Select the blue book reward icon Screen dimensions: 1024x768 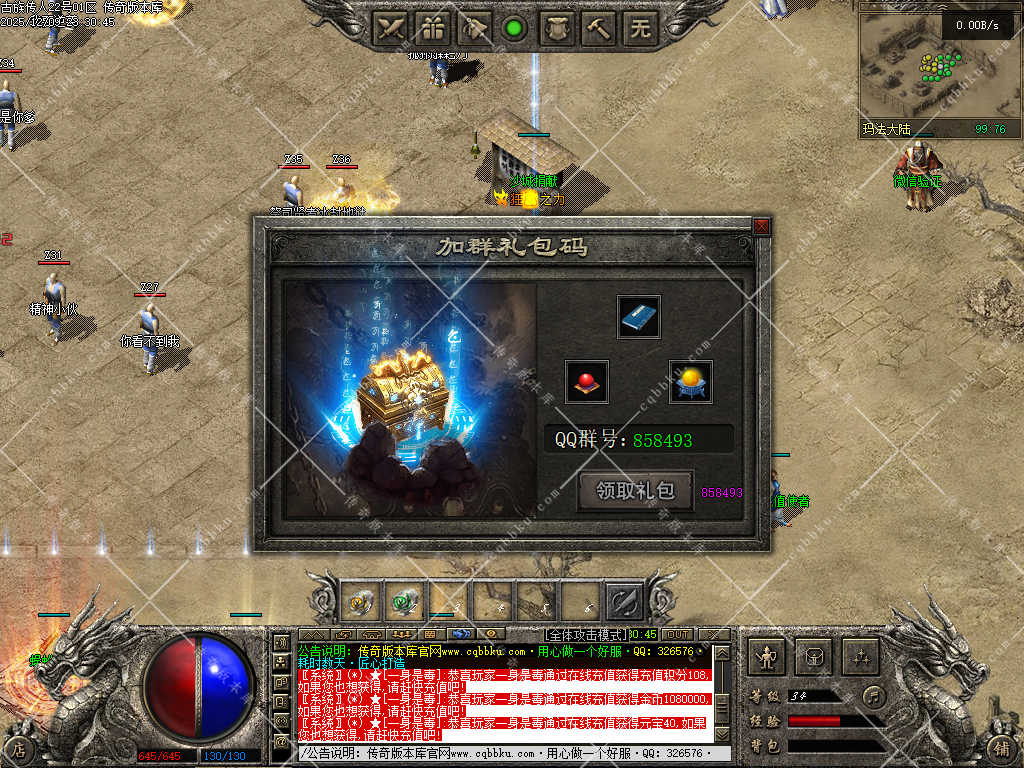coord(638,317)
